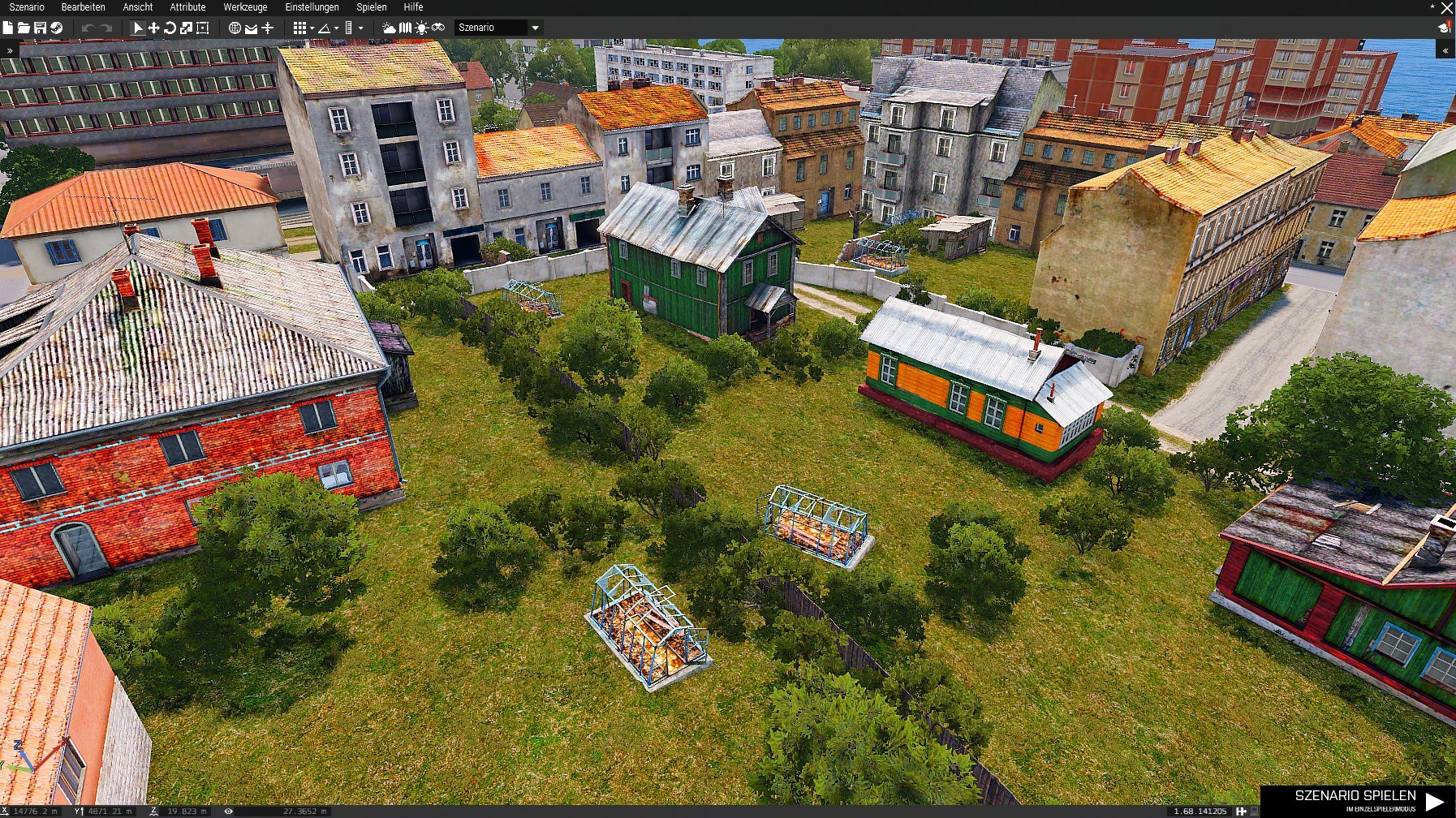Viewport: 1456px width, 818px height.
Task: Open the Ansicht menu
Action: (x=137, y=7)
